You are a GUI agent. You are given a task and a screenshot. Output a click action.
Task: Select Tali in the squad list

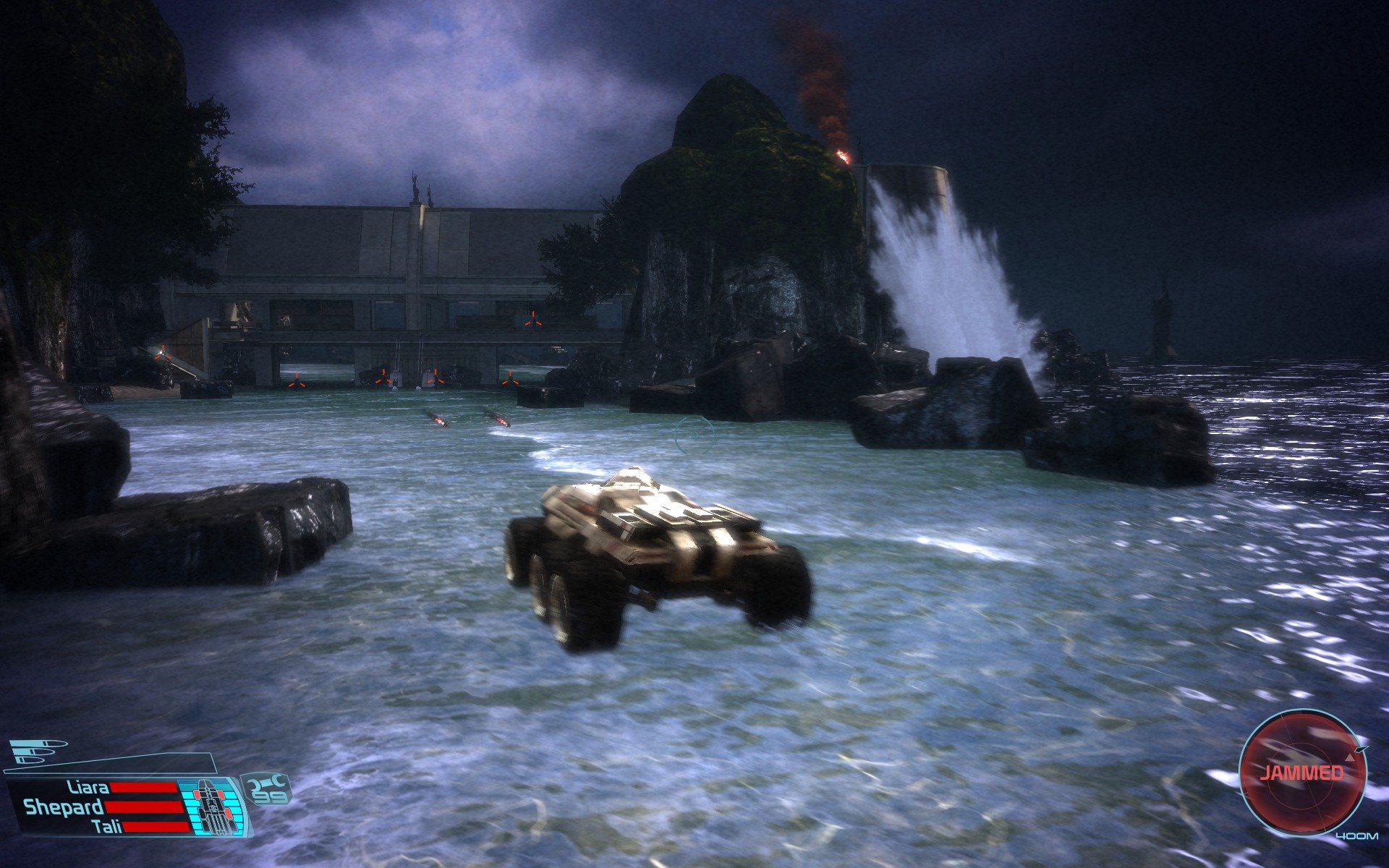pos(107,827)
